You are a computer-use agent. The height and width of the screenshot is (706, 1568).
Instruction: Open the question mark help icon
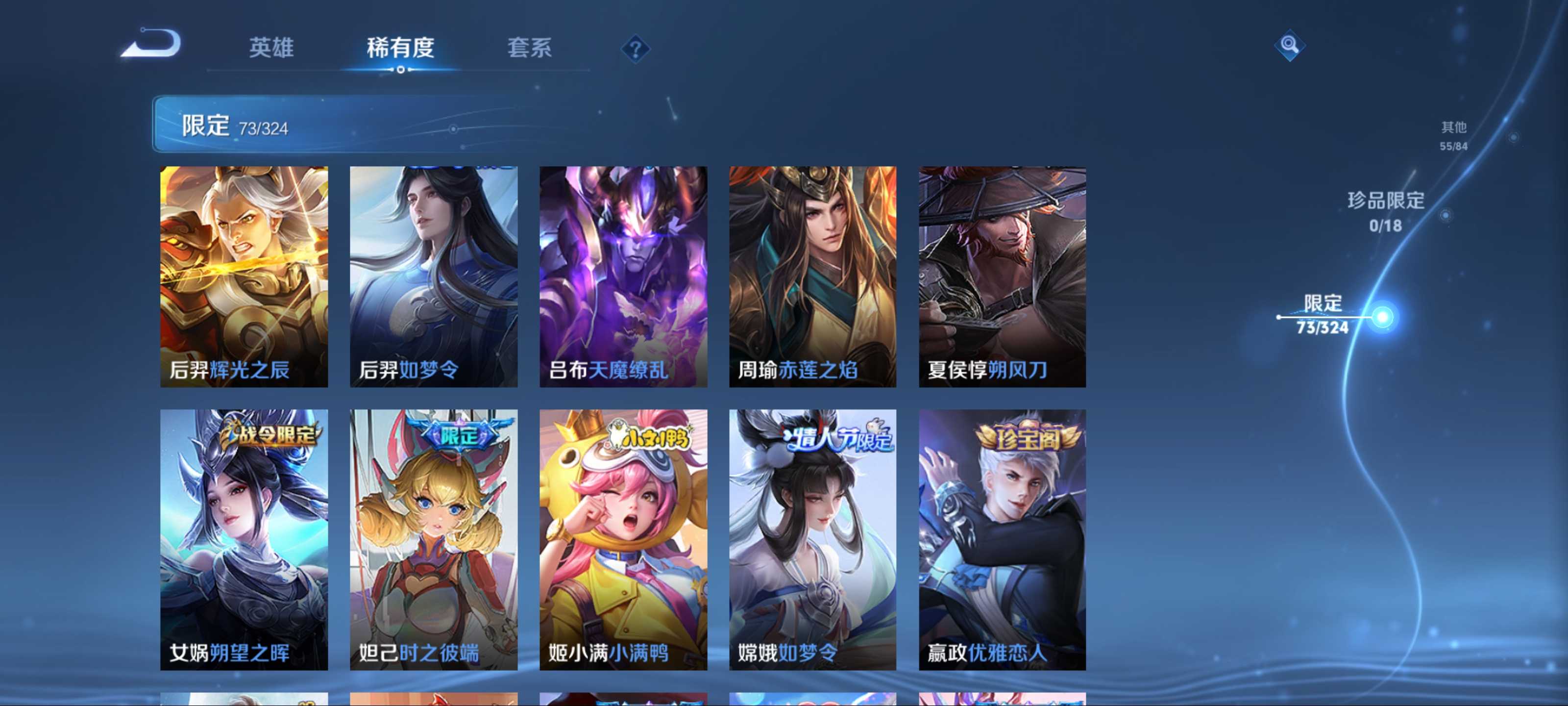(x=635, y=49)
